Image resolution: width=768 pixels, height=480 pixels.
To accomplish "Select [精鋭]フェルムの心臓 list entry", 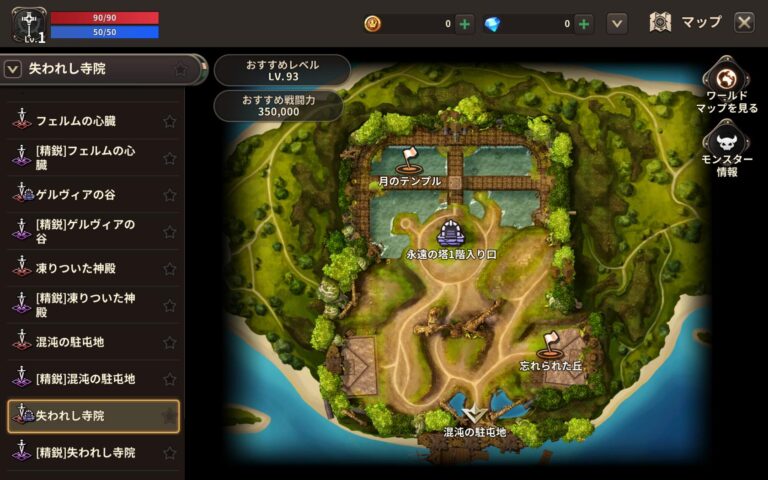I will point(84,158).
